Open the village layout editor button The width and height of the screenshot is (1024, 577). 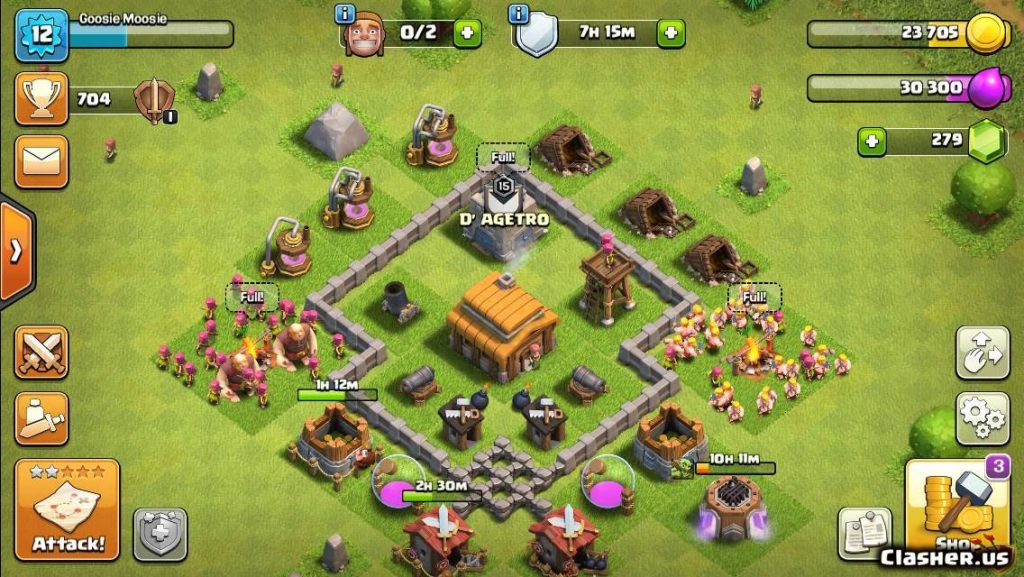[x=982, y=352]
